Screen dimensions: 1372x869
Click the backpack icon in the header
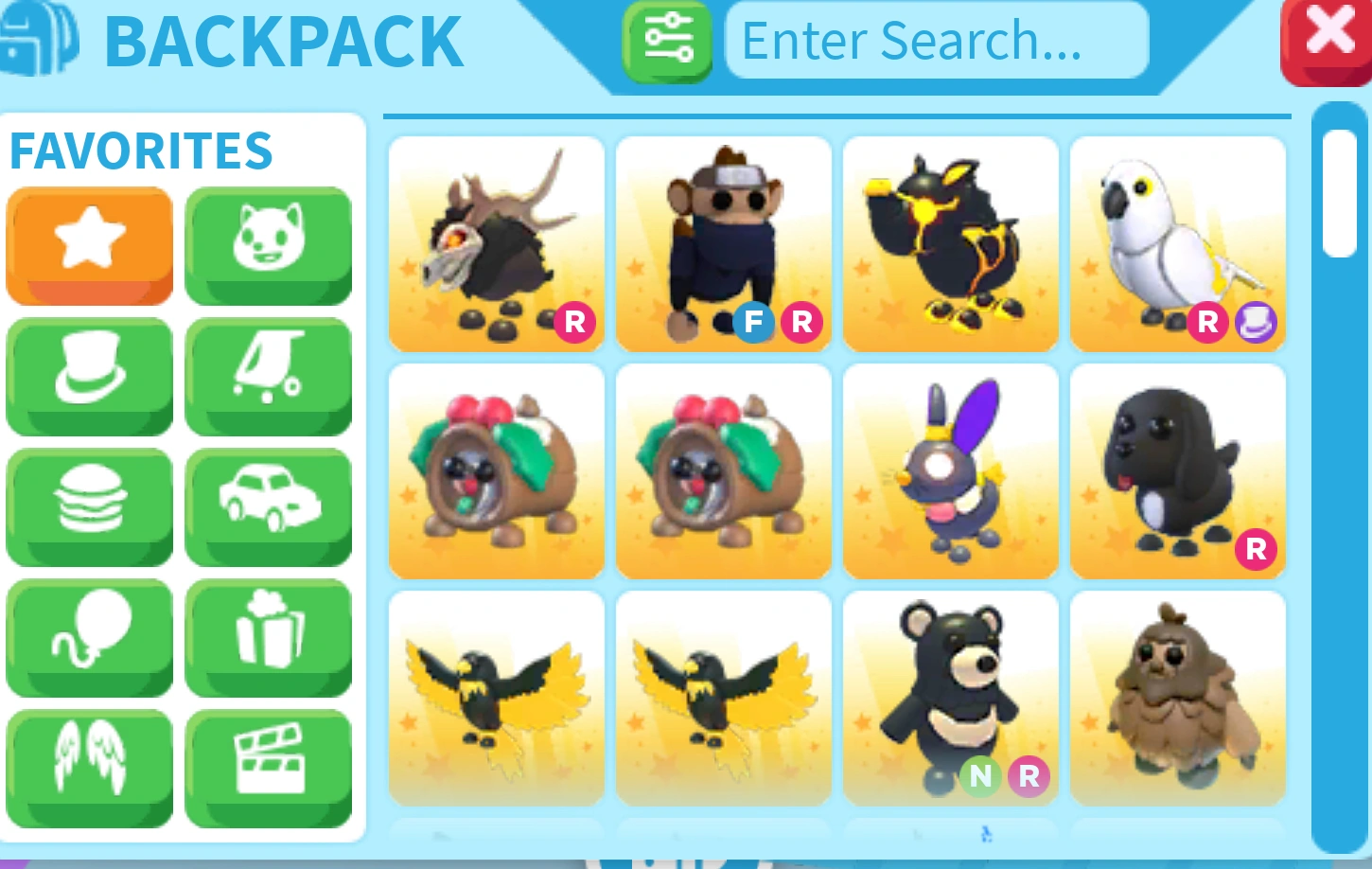click(38, 41)
